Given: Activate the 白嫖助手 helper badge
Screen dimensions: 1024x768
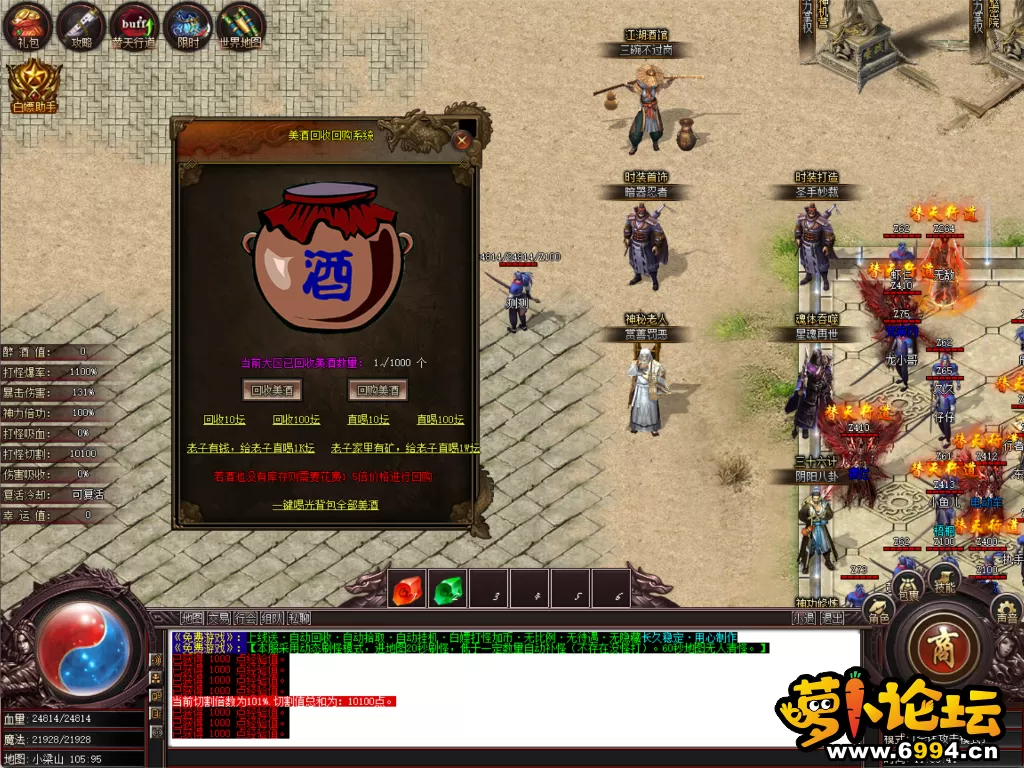Looking at the screenshot, I should click(x=34, y=88).
